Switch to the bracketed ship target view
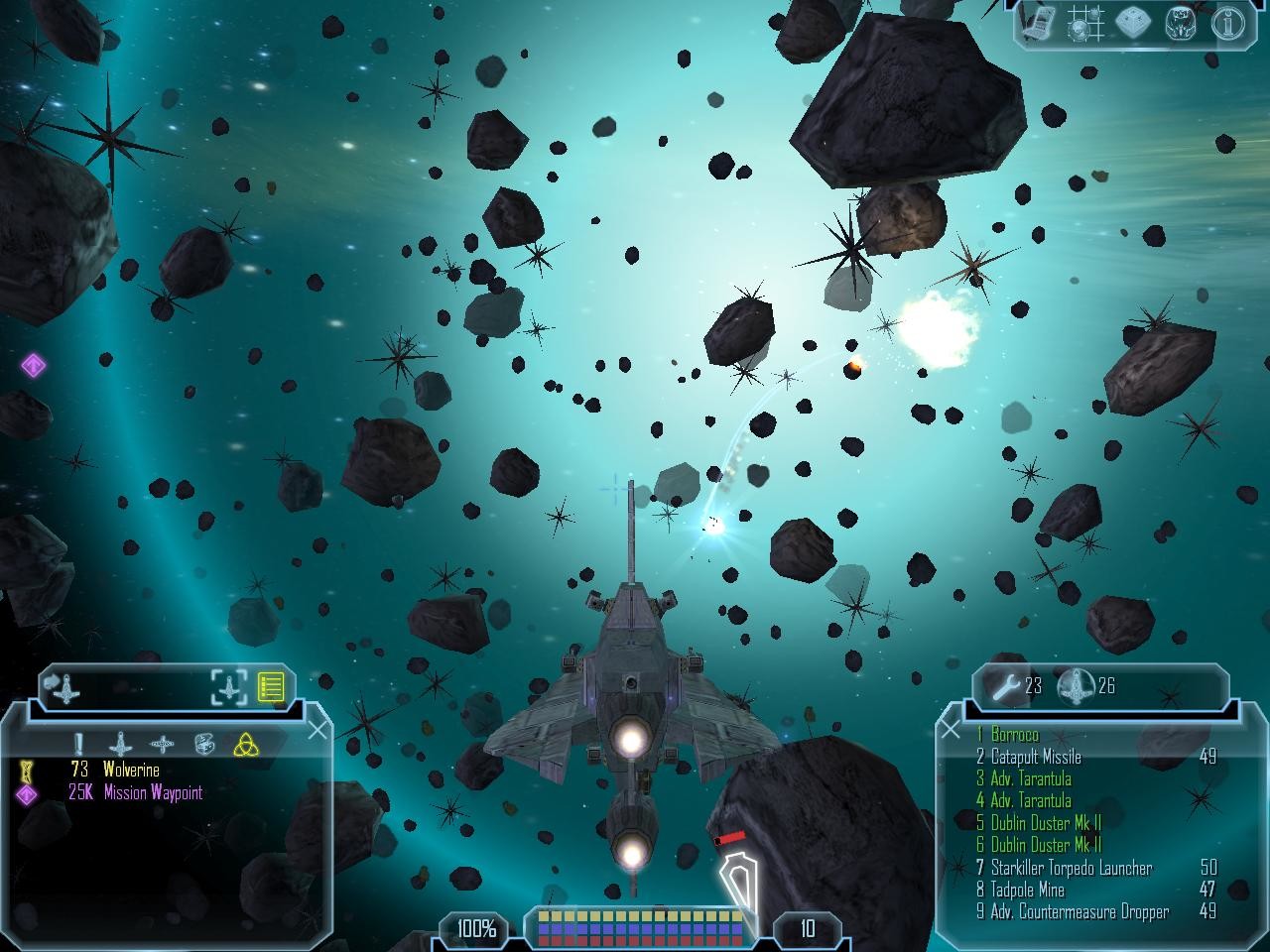This screenshot has width=1270, height=952. pos(229,686)
